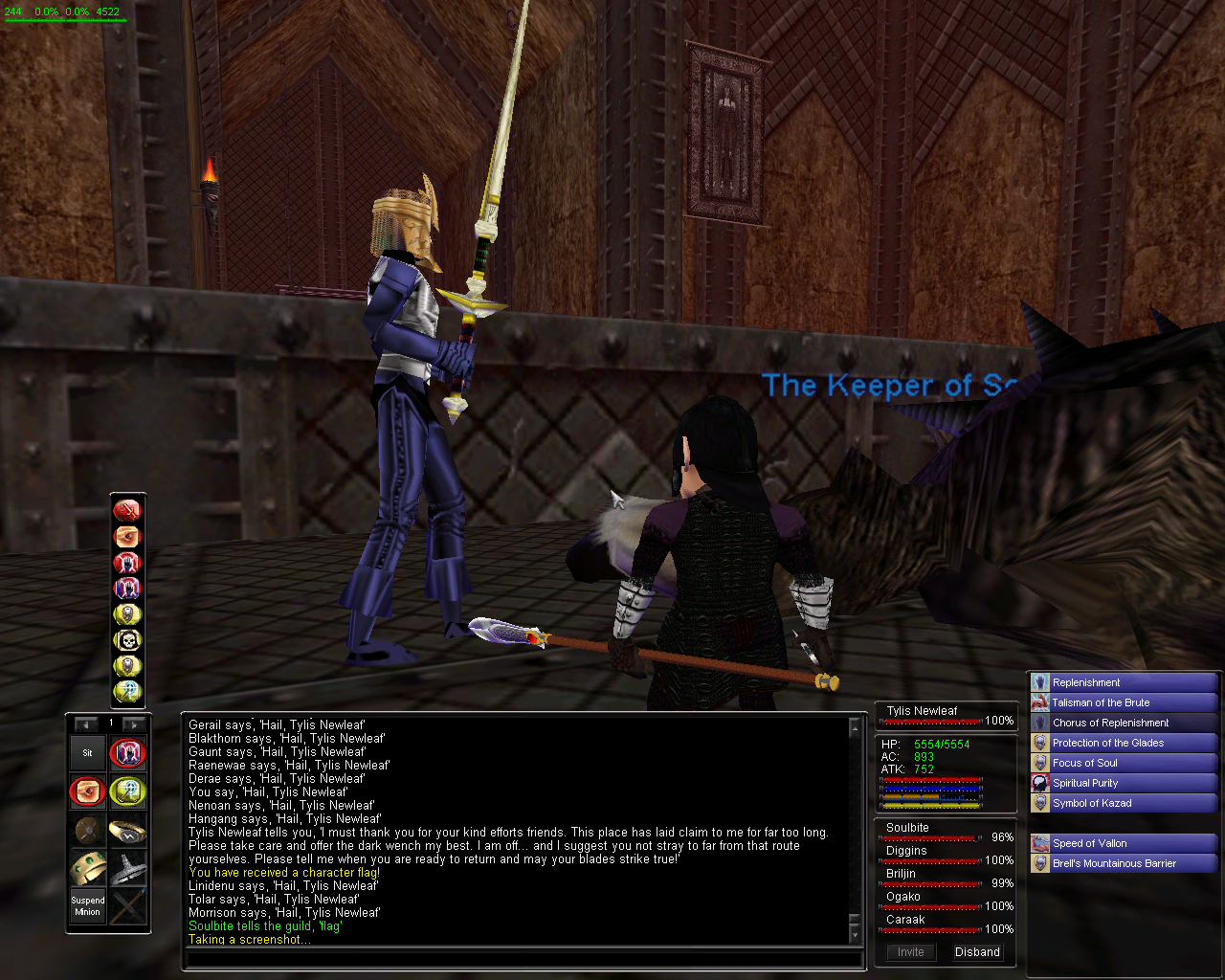Select group member Diggins
The height and width of the screenshot is (980, 1225).
pos(906,851)
